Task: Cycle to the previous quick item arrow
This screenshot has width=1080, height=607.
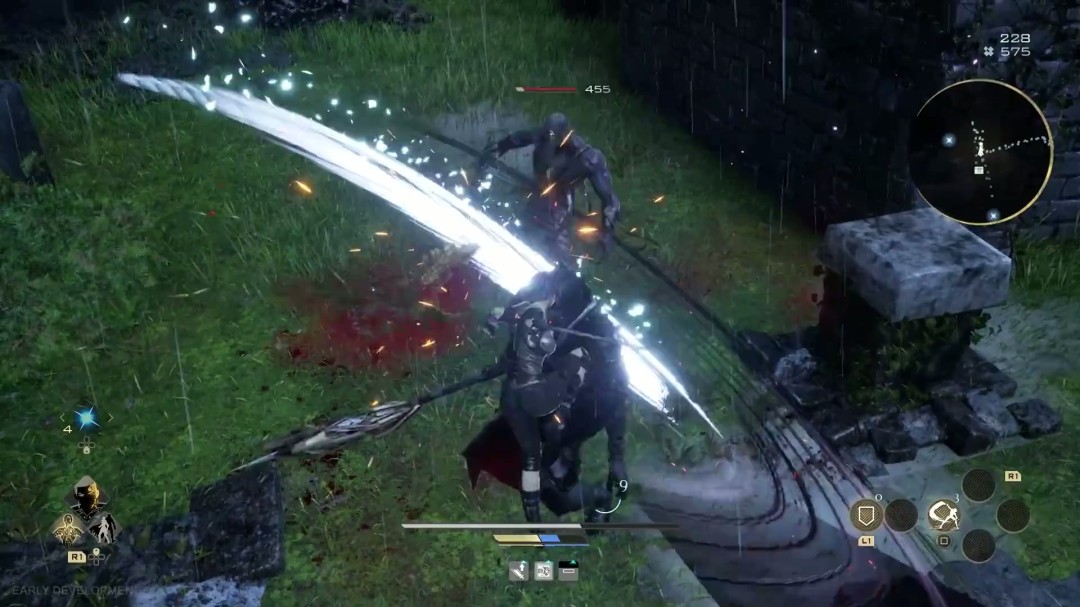Action: [x=64, y=417]
